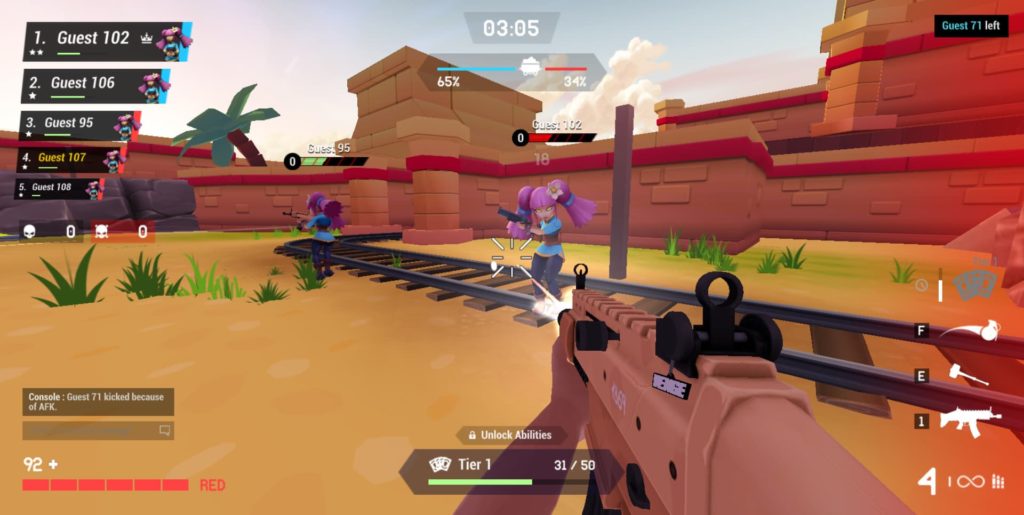Viewport: 1024px width, 515px height.
Task: Click the playing cards ability icon
Action: tap(973, 286)
